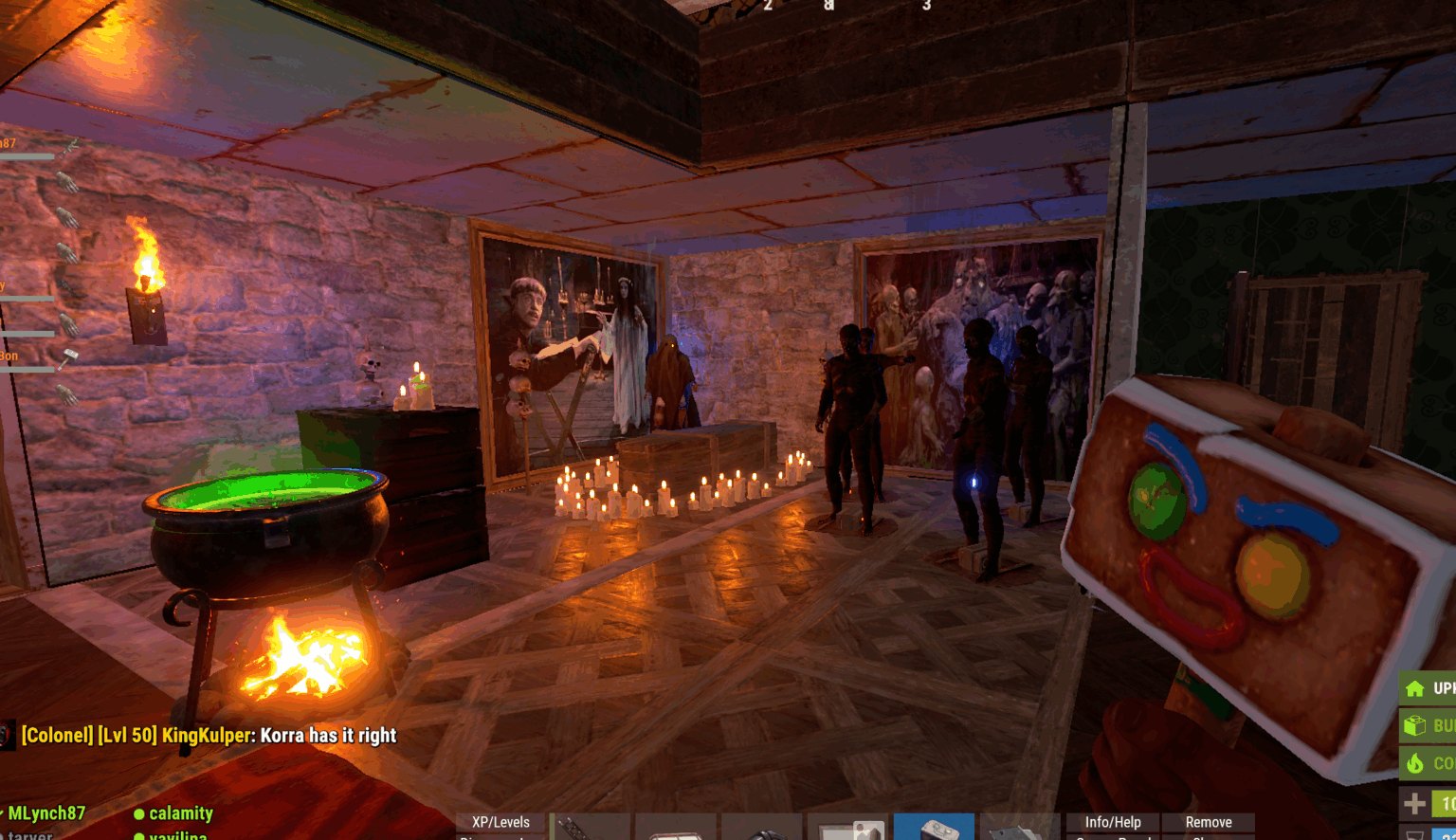
Task: Click the green flame icon on right panel
Action: [x=1416, y=762]
